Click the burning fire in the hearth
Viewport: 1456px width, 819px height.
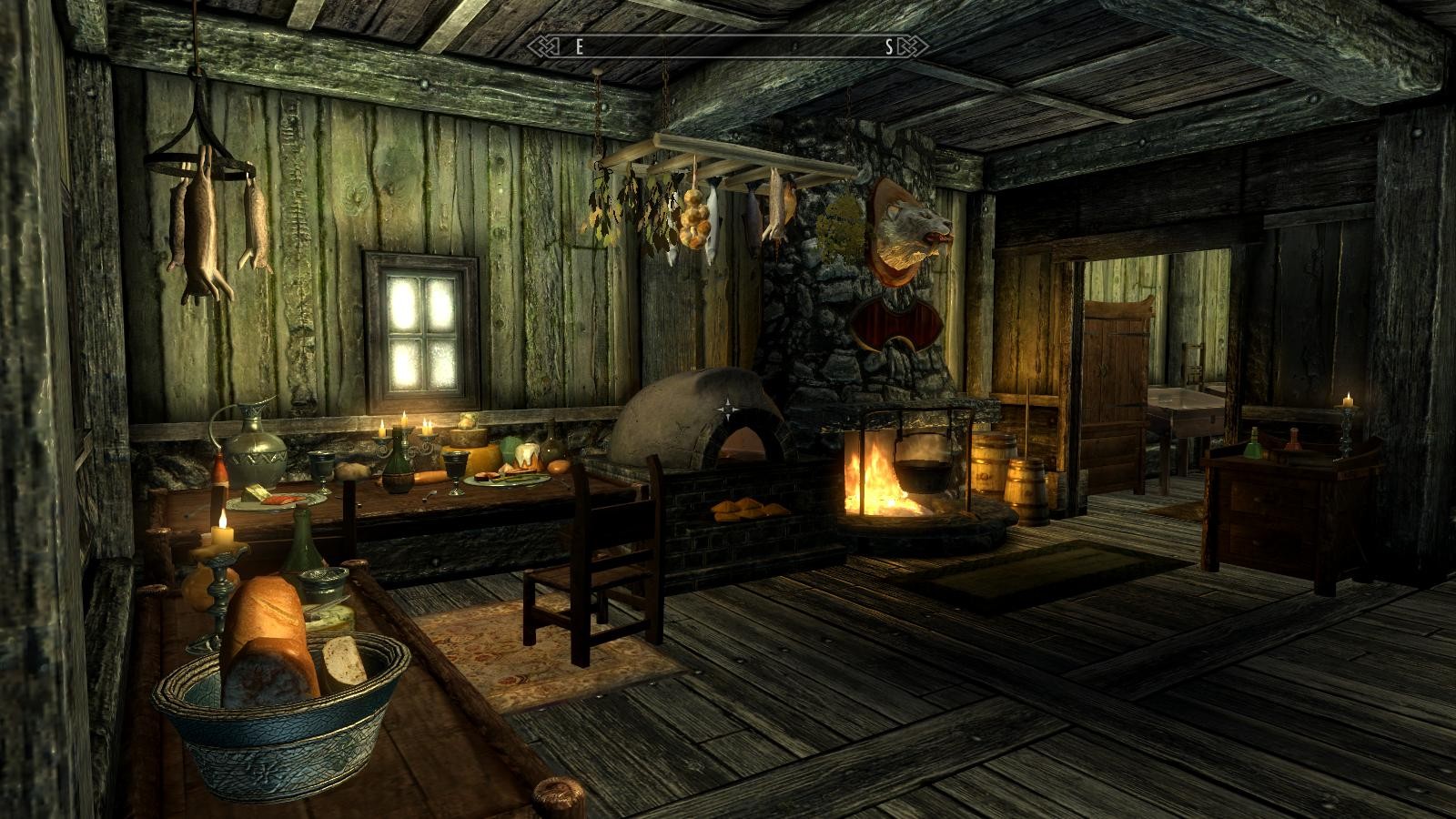click(x=875, y=482)
